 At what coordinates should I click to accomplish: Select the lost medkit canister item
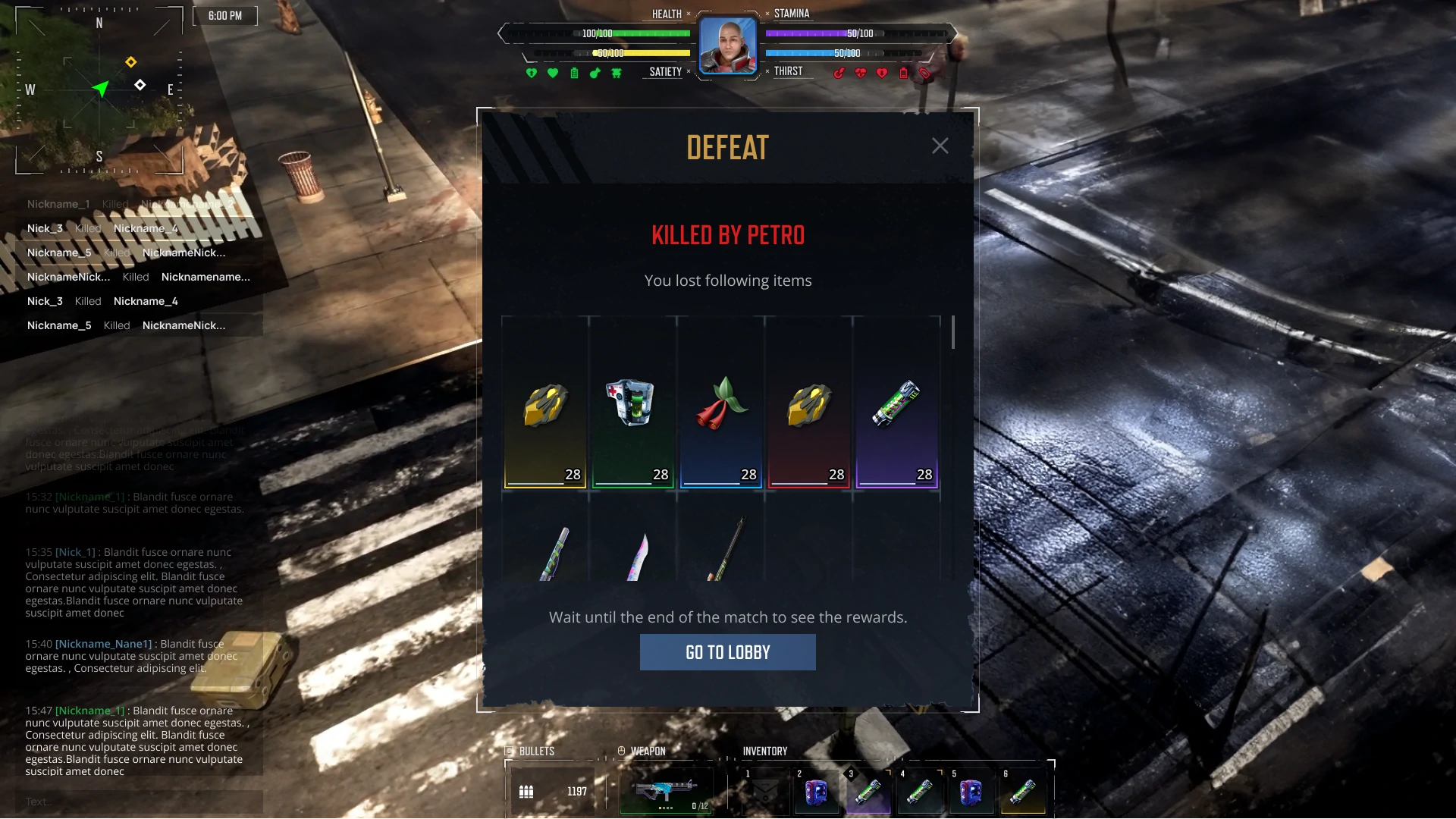(632, 403)
